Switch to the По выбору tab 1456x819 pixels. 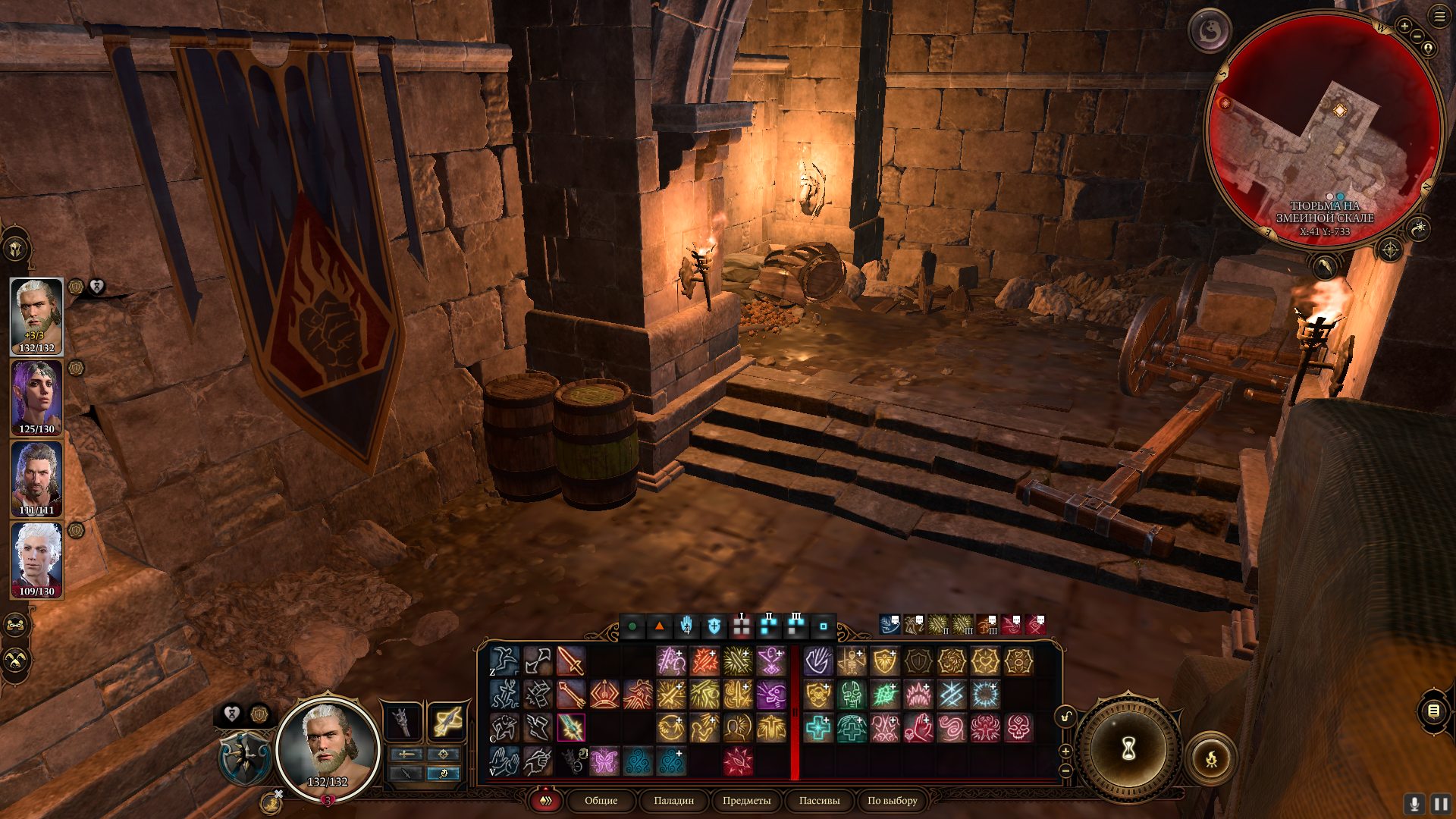[892, 800]
